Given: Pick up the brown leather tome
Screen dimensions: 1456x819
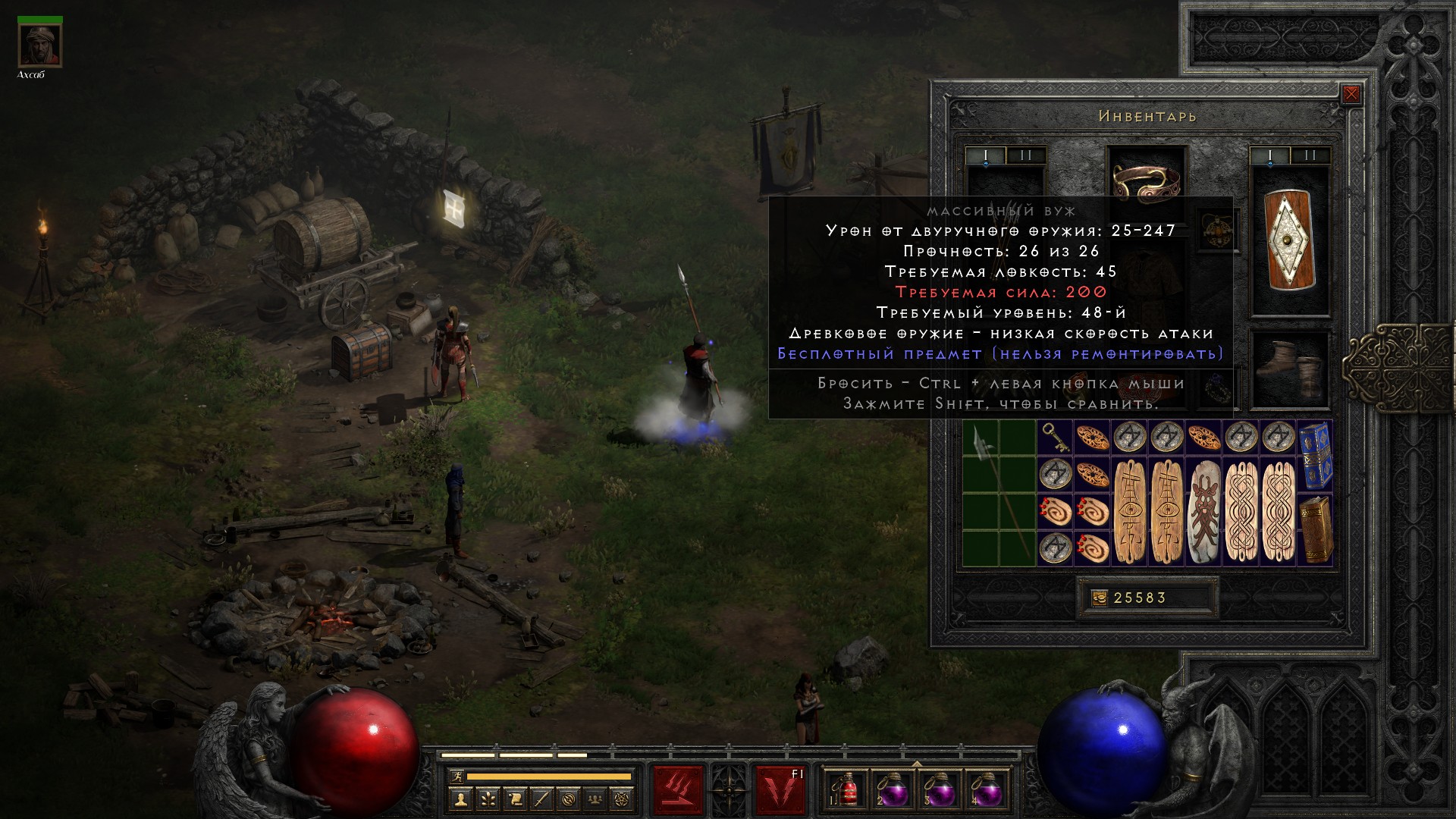Looking at the screenshot, I should (1316, 529).
